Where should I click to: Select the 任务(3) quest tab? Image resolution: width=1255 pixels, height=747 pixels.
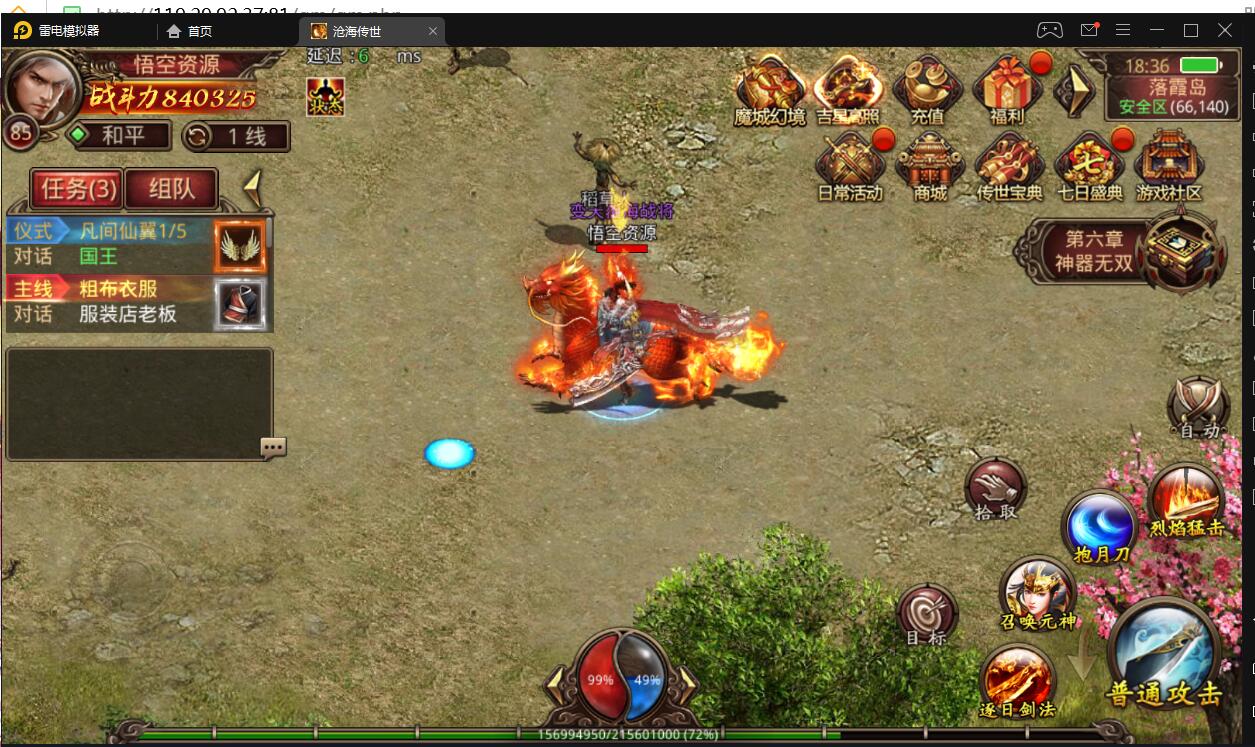tap(78, 188)
